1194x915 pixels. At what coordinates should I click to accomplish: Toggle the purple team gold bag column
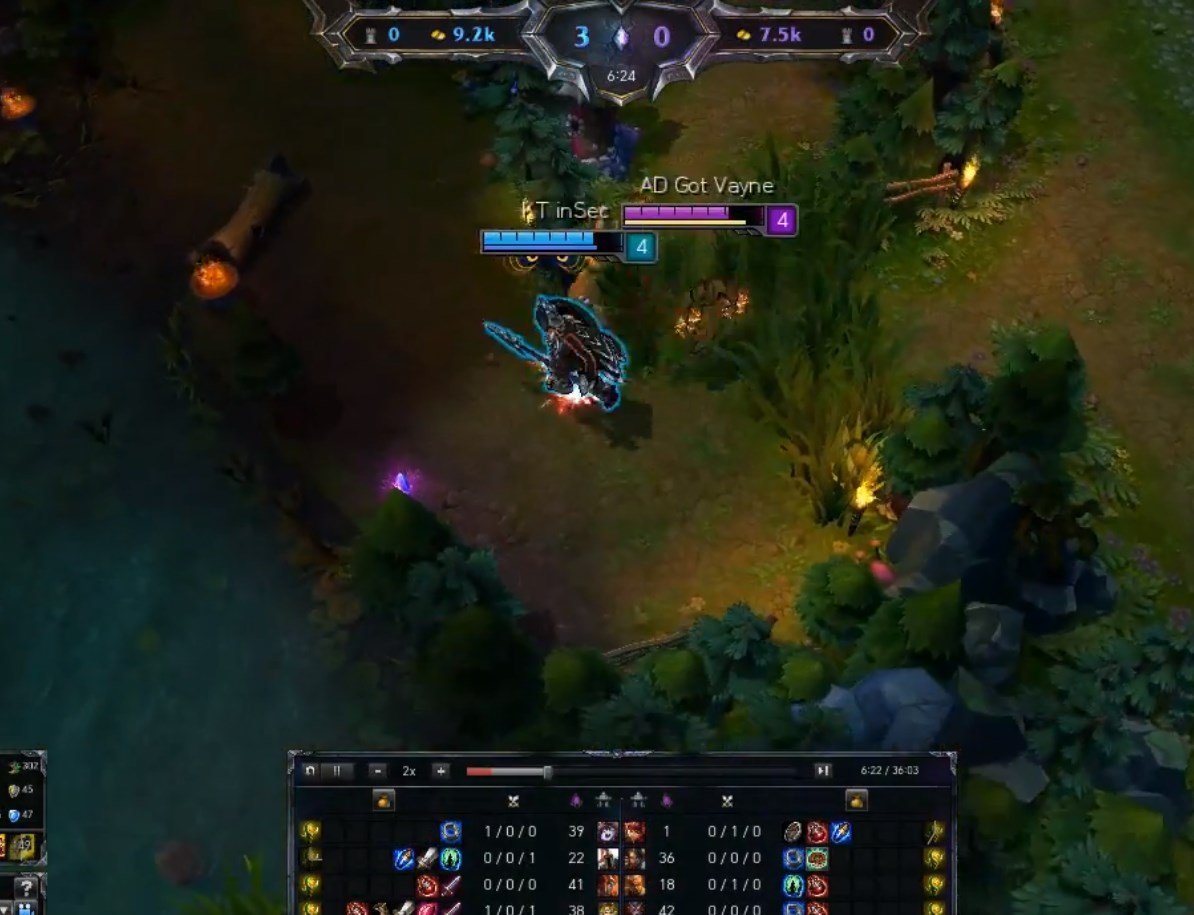click(856, 801)
